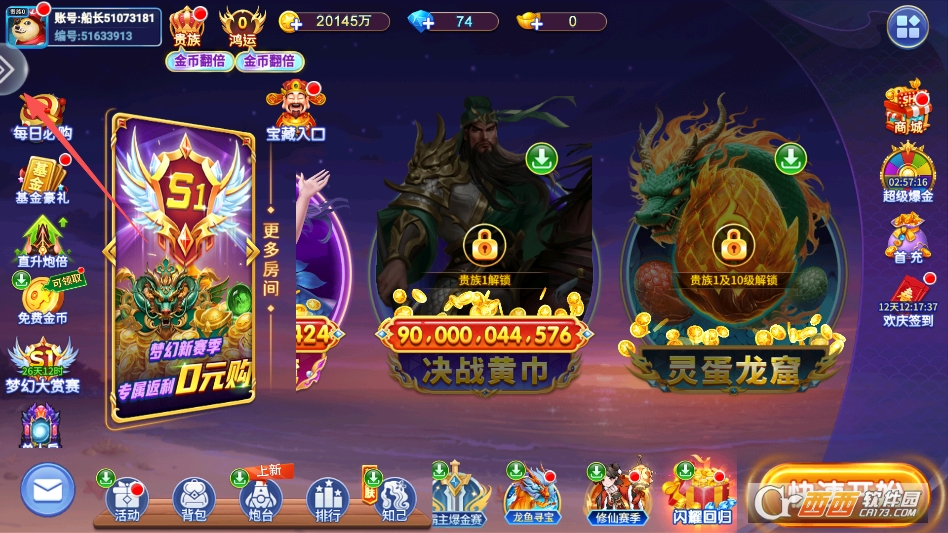948x533 pixels.
Task: Open the player avatar profile
Action: (25, 26)
